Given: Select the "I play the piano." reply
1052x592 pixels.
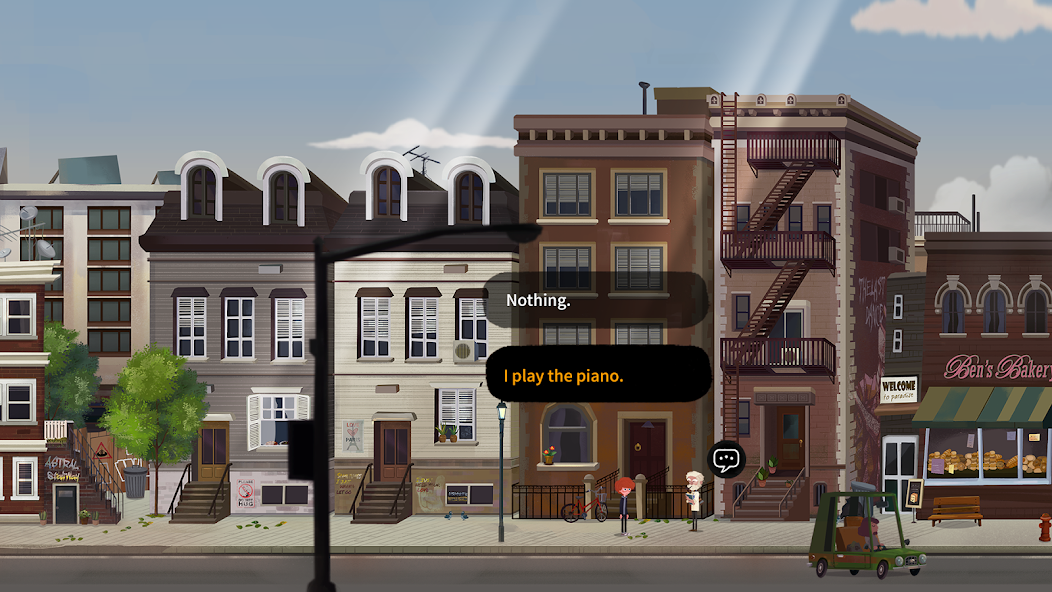Looking at the screenshot, I should click(598, 376).
